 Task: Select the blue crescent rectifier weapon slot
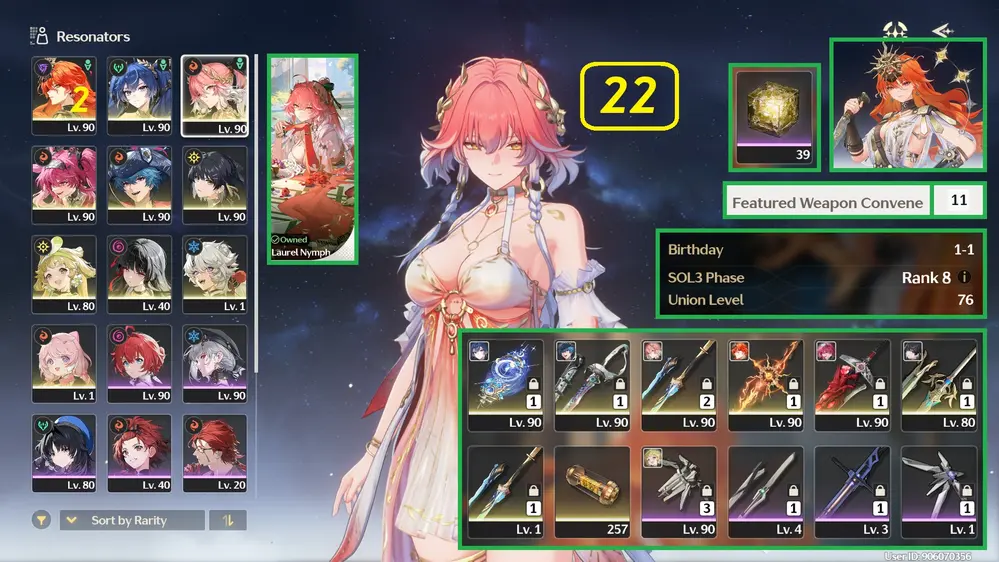[x=505, y=384]
